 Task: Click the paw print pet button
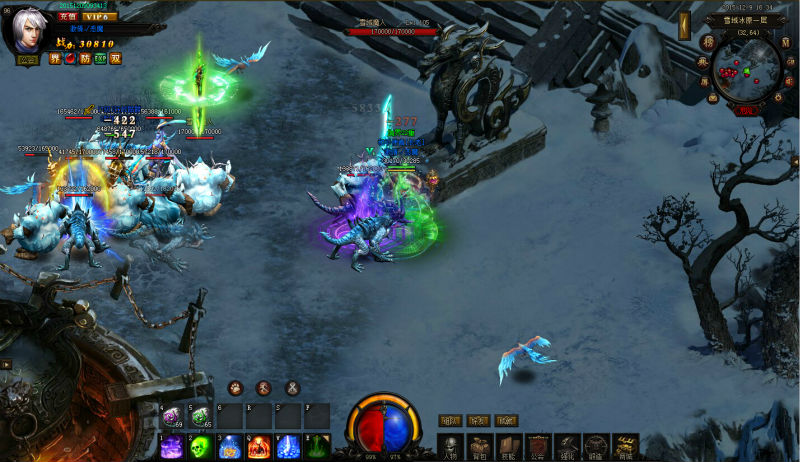coord(235,388)
